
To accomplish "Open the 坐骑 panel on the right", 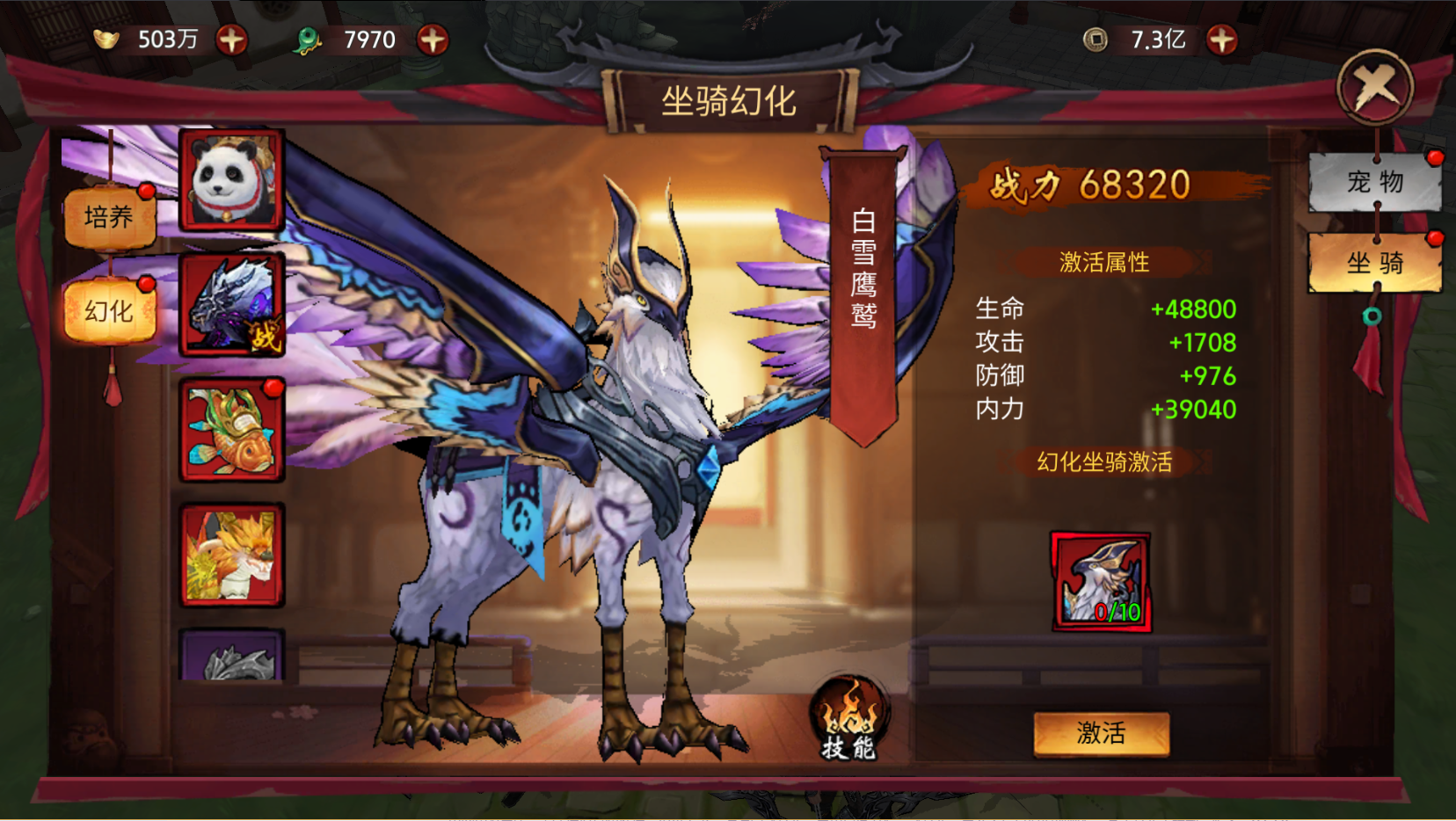I will [1374, 263].
